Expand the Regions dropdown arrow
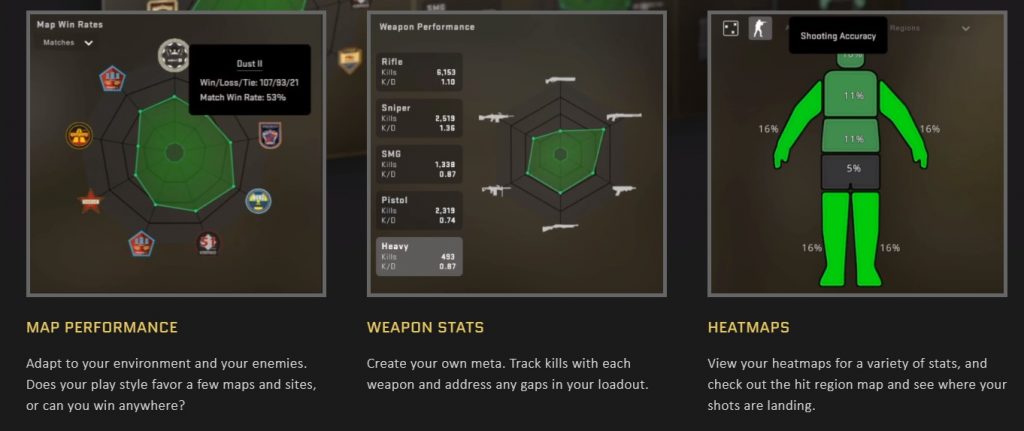This screenshot has width=1024, height=431. (x=965, y=29)
